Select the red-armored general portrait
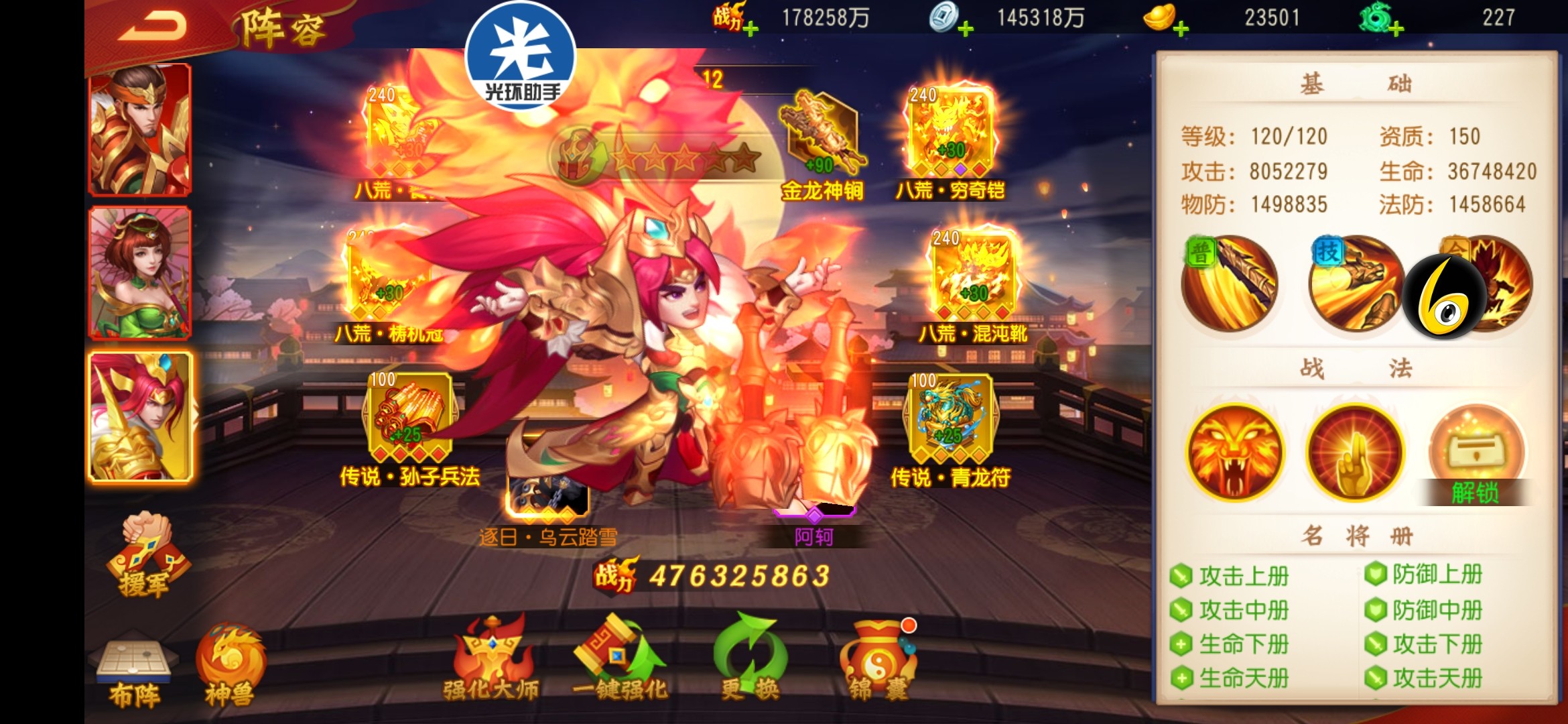1568x724 pixels. (140, 129)
